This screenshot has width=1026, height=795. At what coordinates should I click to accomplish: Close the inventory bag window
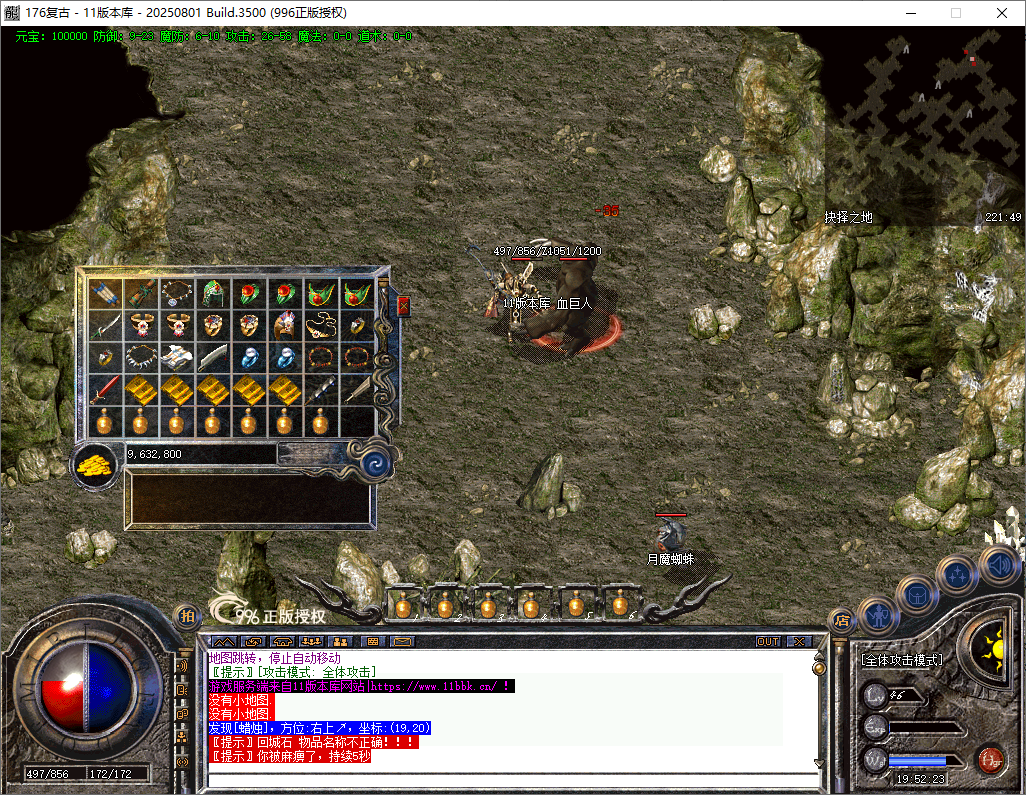pyautogui.click(x=403, y=305)
